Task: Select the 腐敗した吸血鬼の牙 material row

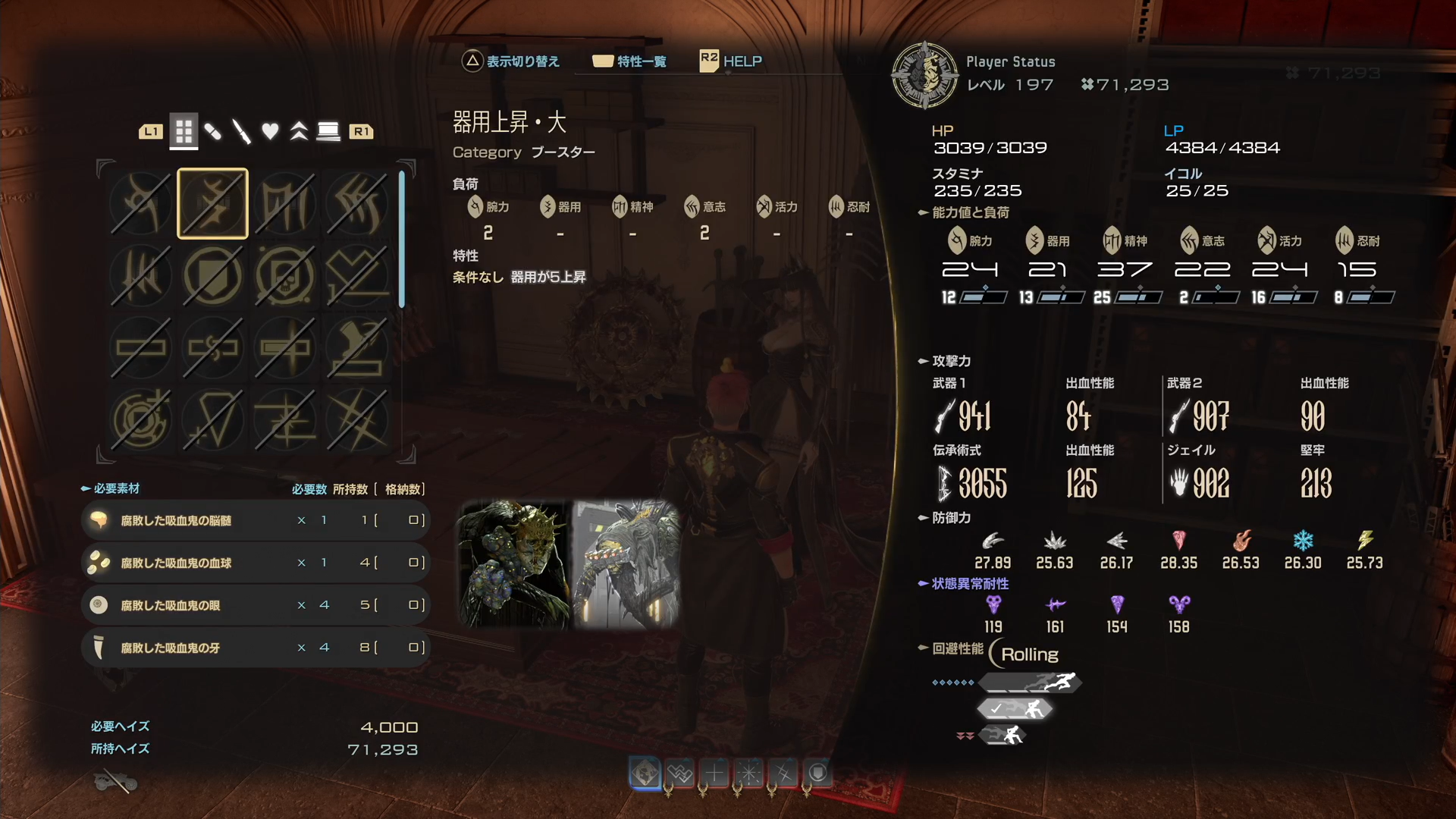Action: tap(255, 648)
